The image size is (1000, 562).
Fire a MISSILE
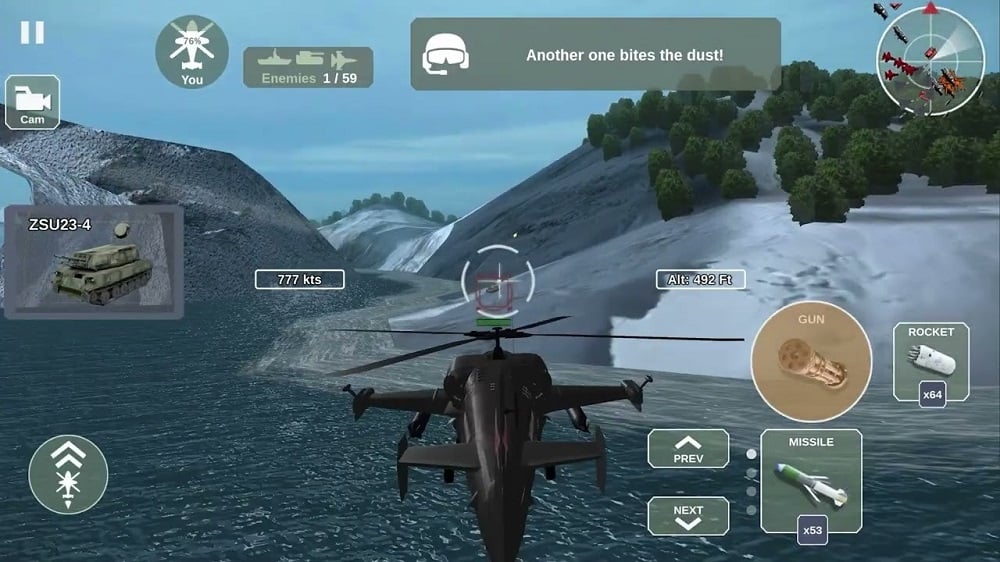point(811,481)
